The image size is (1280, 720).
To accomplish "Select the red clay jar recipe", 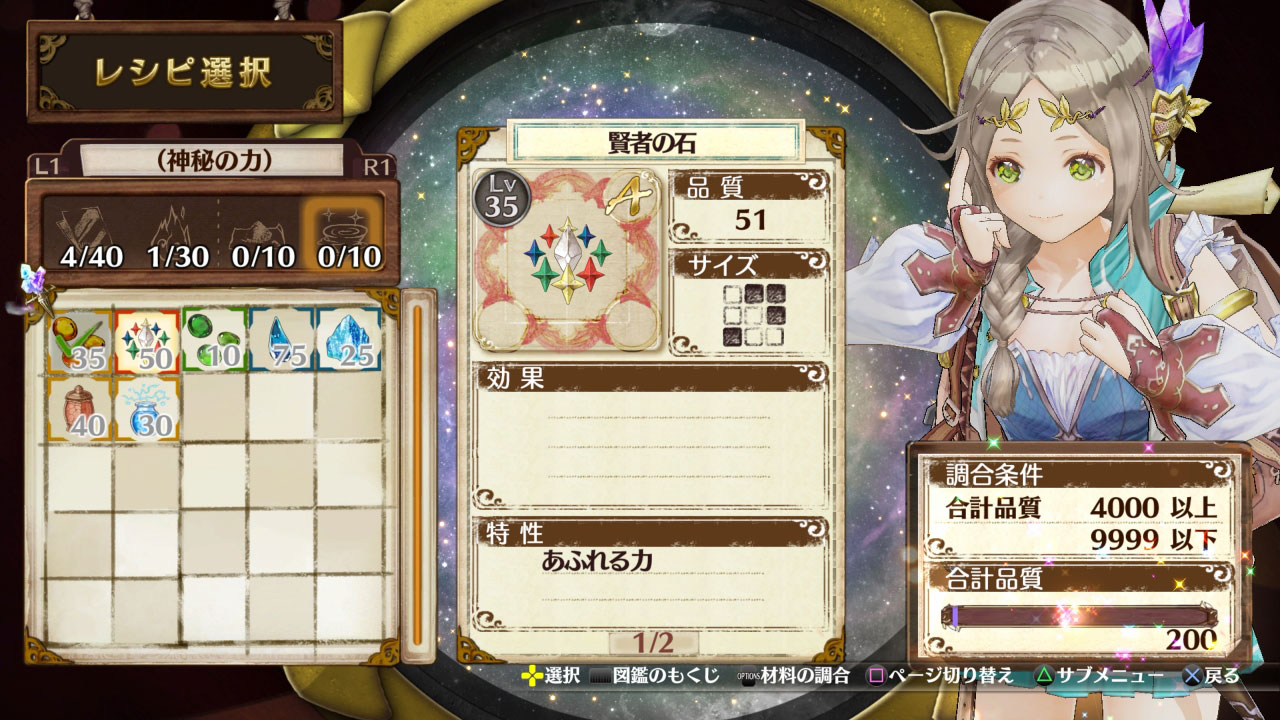I will coord(80,408).
